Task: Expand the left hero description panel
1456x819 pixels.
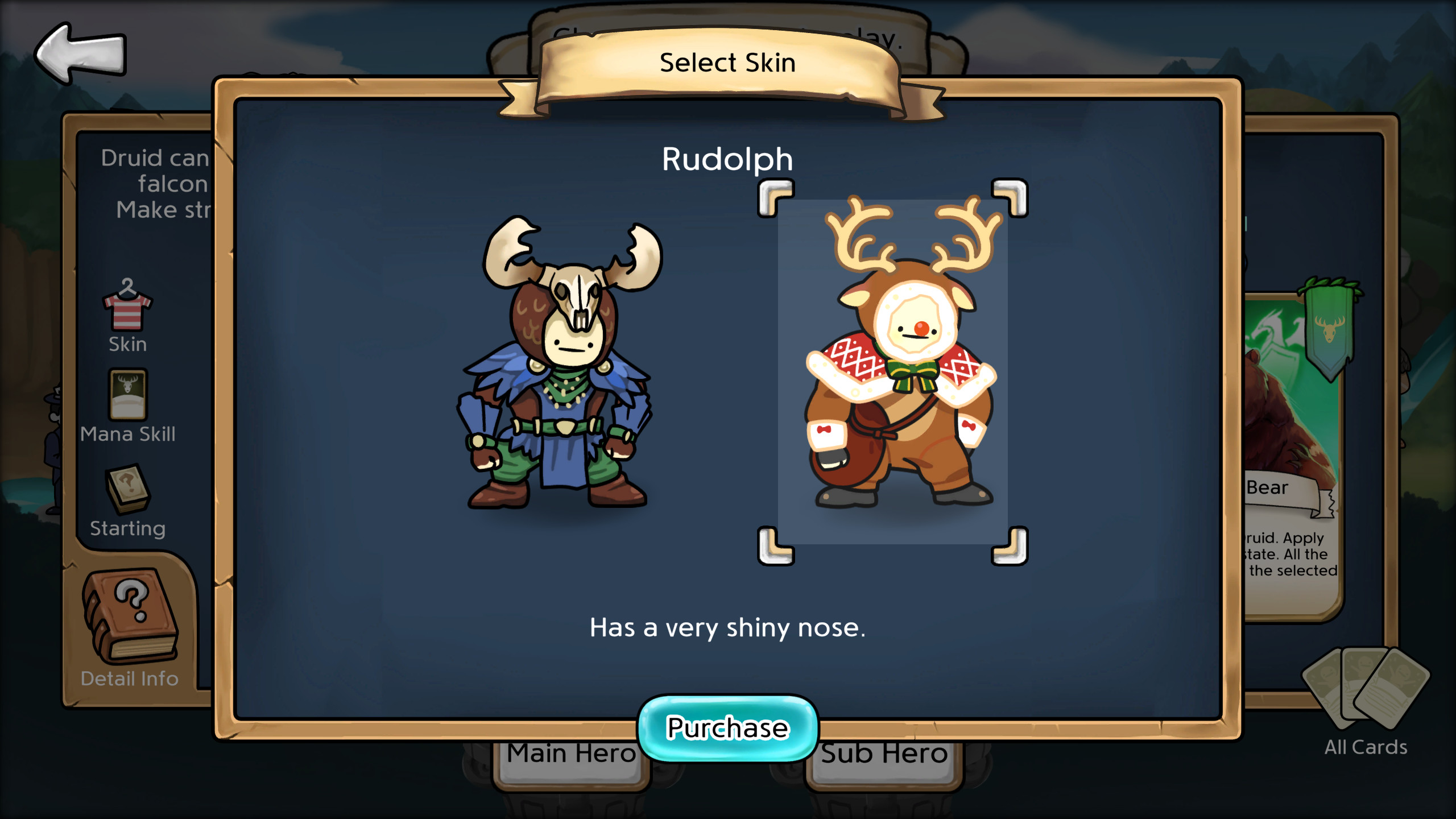Action: click(x=154, y=182)
